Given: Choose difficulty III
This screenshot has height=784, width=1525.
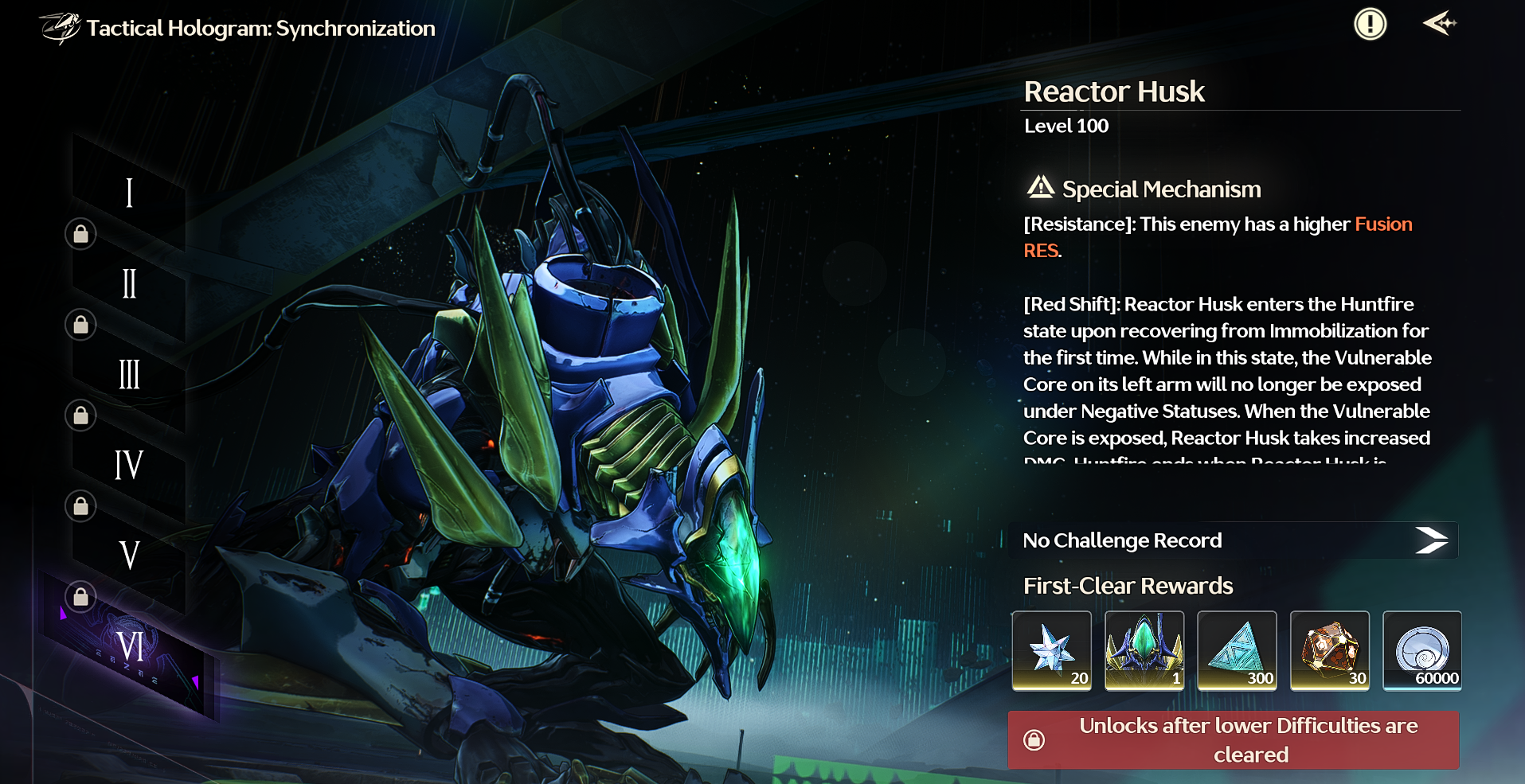Looking at the screenshot, I should point(129,374).
